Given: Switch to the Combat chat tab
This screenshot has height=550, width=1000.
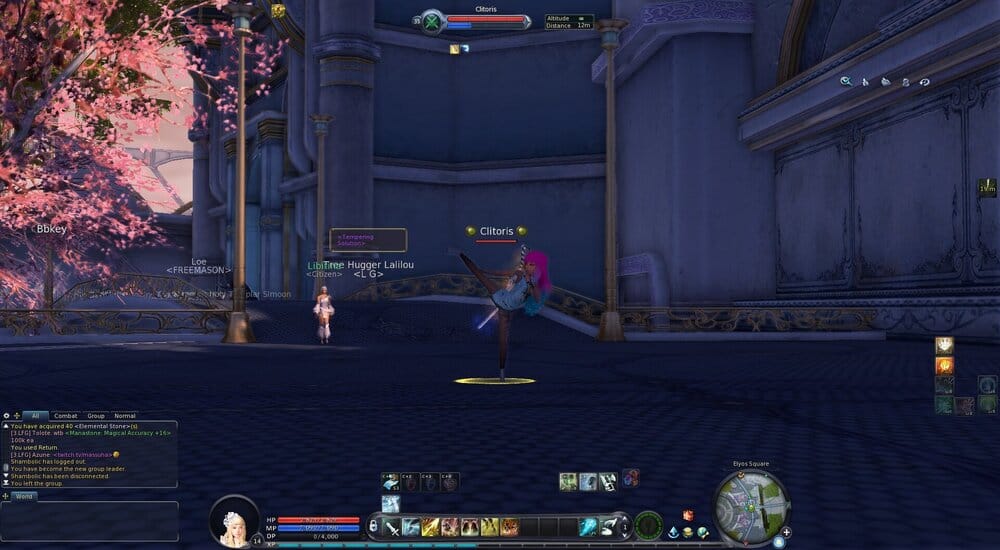Looking at the screenshot, I should point(66,415).
